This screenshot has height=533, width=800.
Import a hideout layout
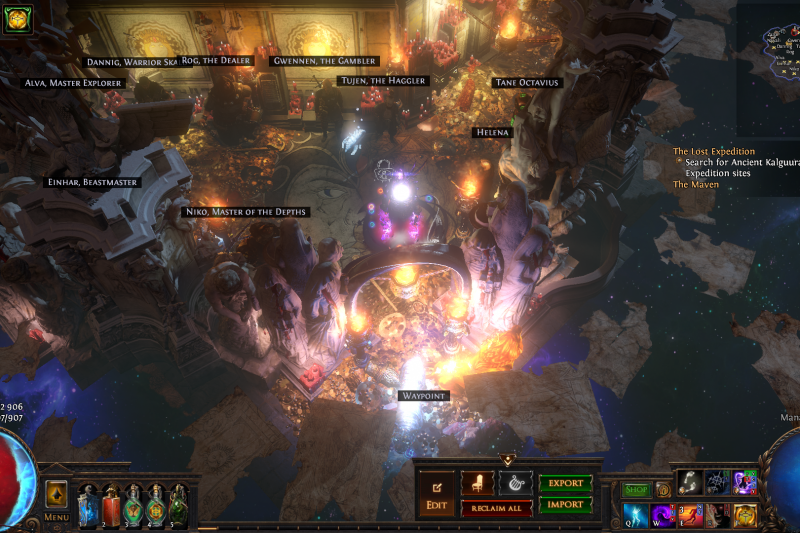coord(565,505)
